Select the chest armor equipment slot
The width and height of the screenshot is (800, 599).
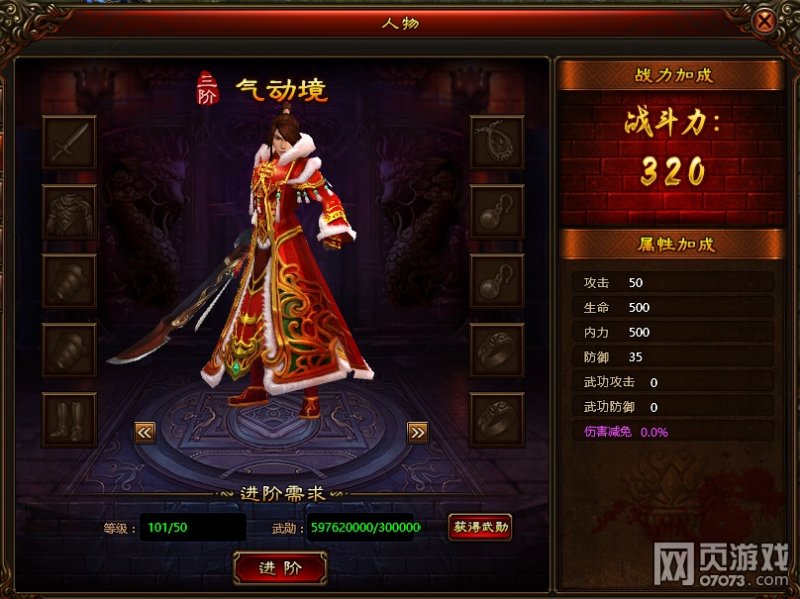point(70,212)
